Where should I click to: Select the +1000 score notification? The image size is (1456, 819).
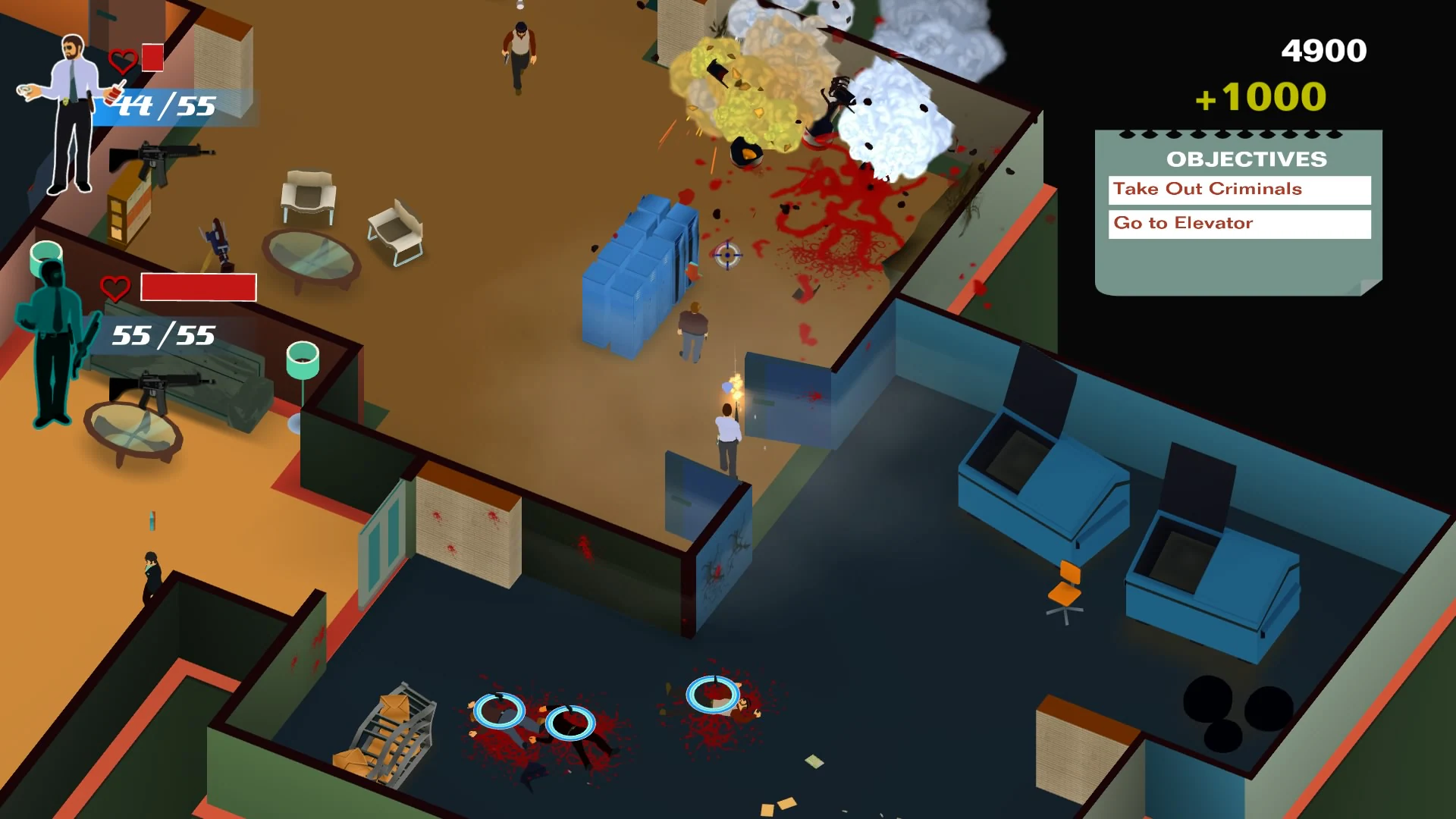tap(1259, 97)
